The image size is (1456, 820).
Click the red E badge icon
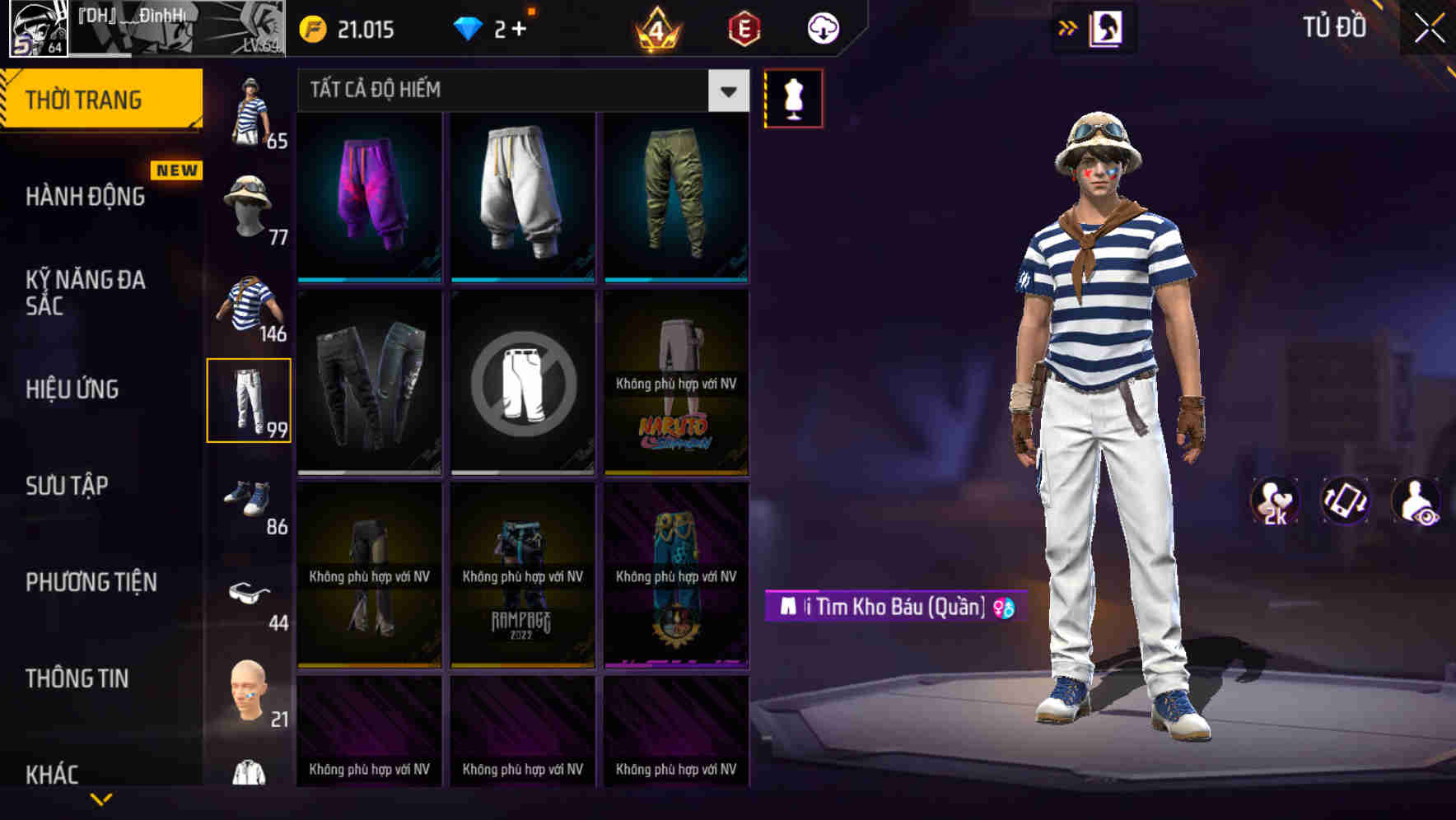pos(744,27)
